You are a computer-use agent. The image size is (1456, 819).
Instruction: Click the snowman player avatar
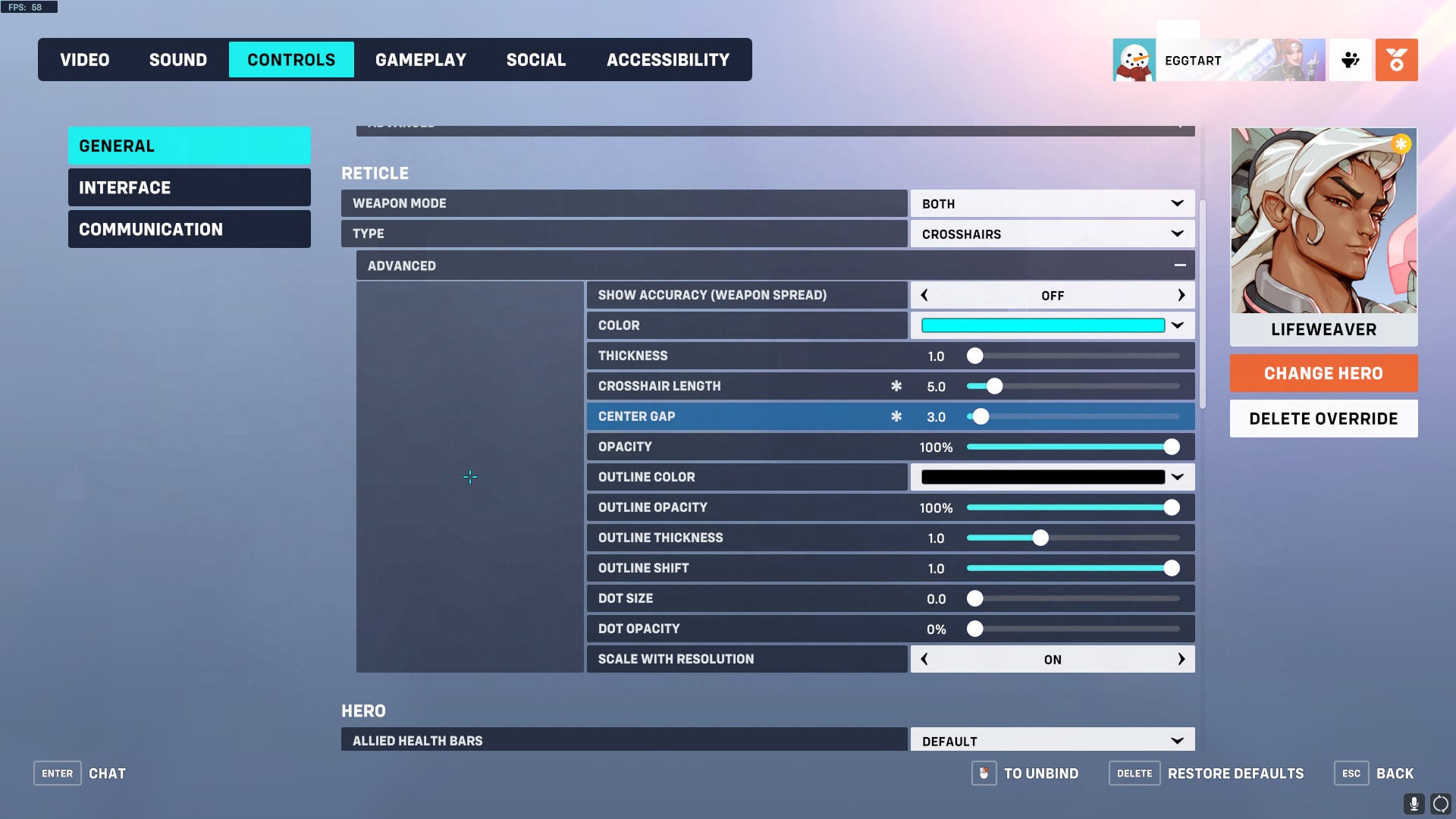[1134, 59]
